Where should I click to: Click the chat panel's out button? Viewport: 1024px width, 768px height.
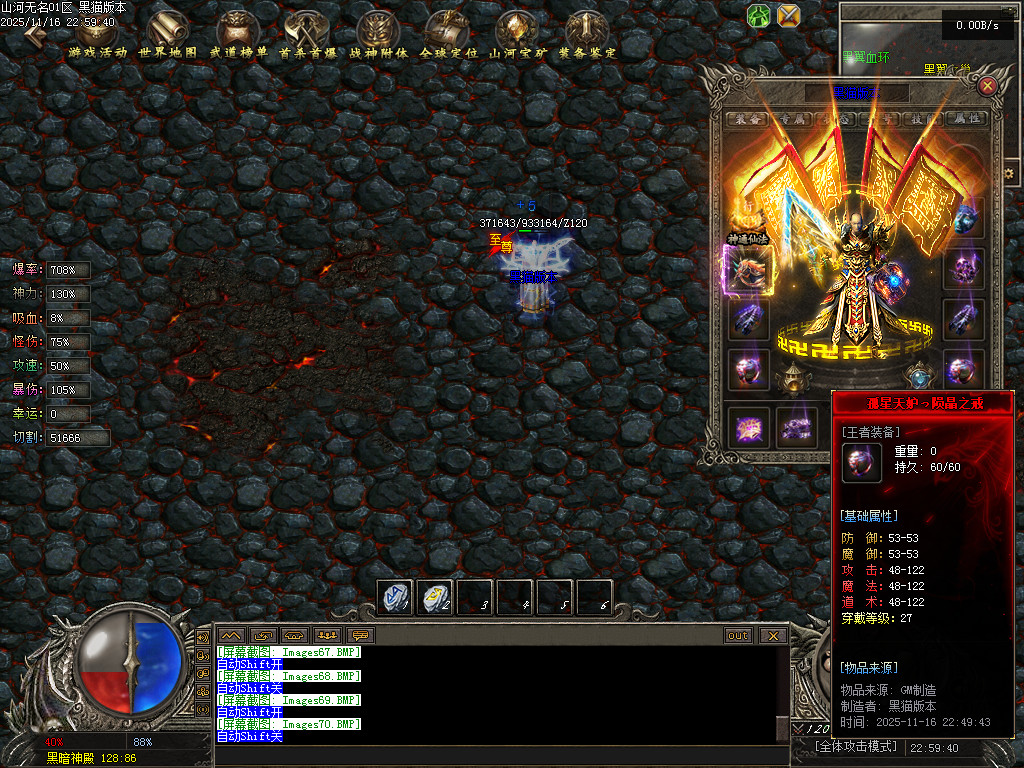tap(738, 635)
